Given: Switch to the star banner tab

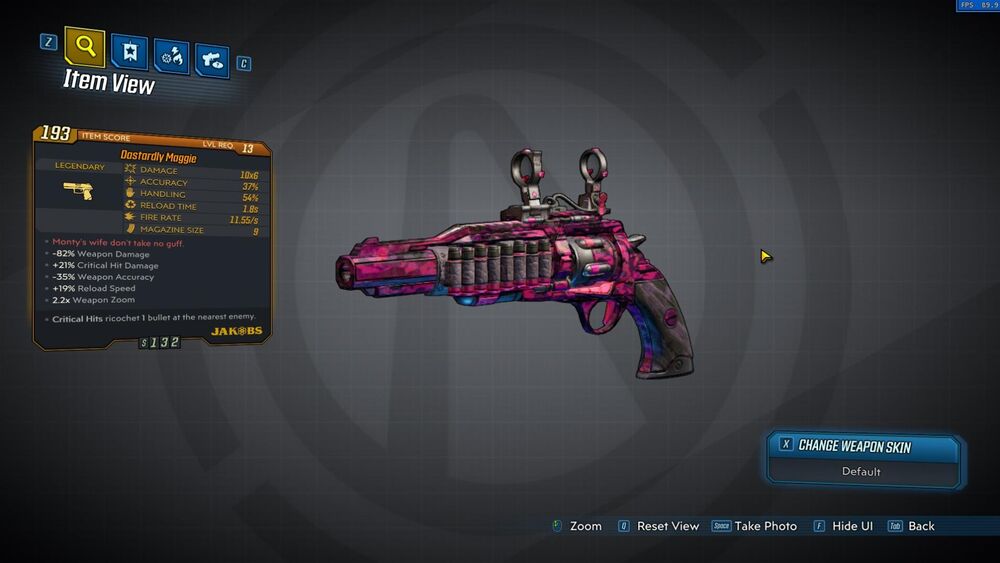Looking at the screenshot, I should (x=130, y=52).
